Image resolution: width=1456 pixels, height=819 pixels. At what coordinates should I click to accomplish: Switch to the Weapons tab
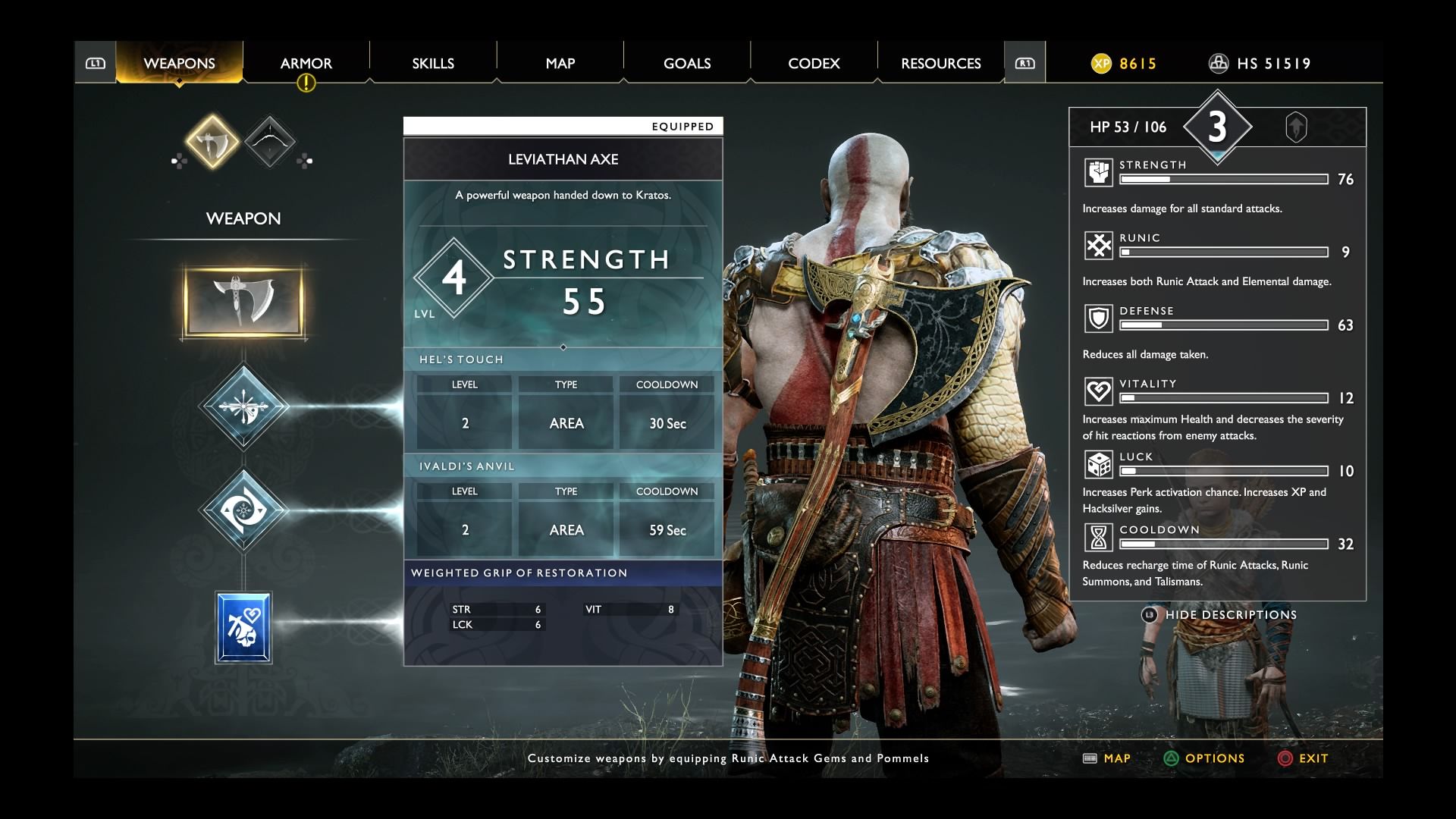[179, 63]
